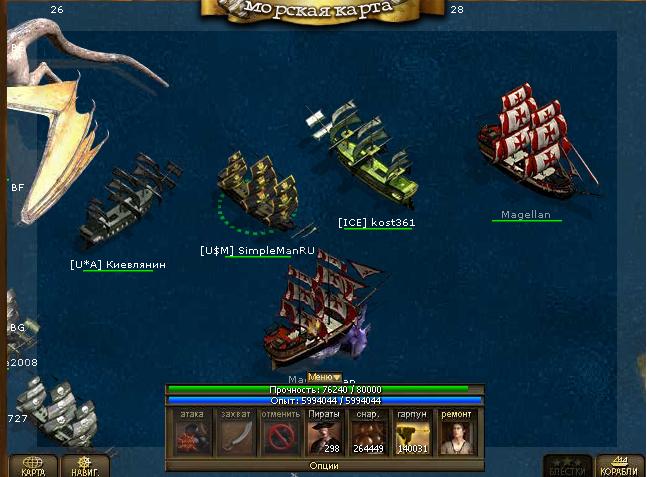Open the КОРАБЛИ ships button
Viewport: 647px width, 477px height.
point(620,466)
